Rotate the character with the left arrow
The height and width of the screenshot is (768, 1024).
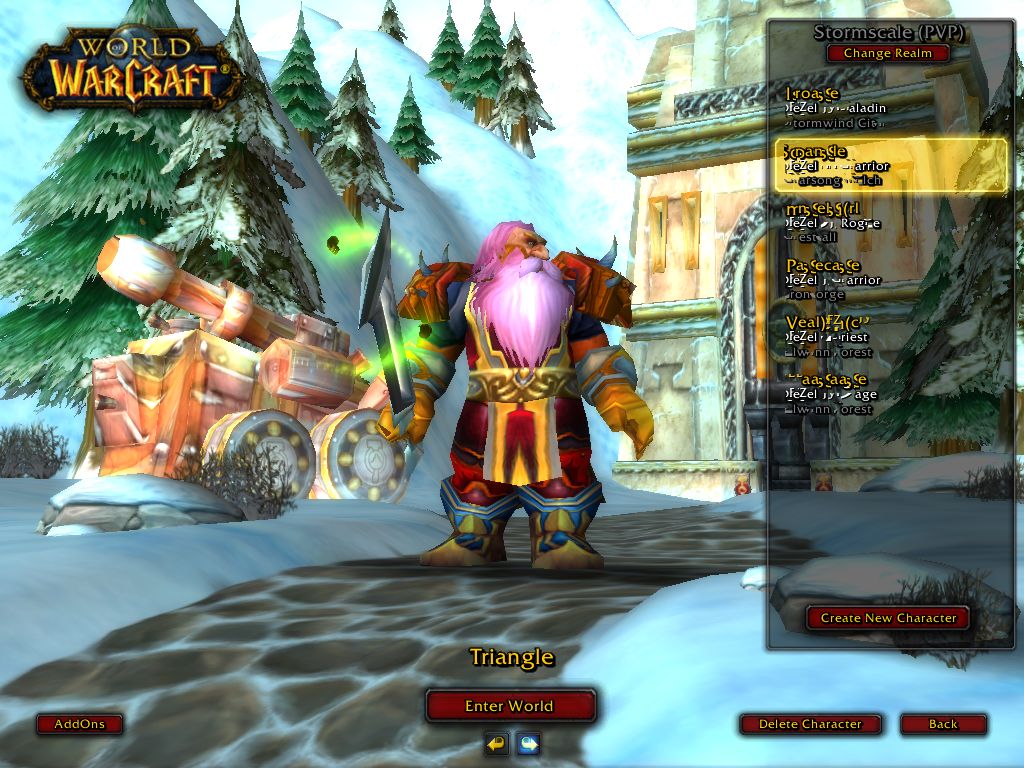(496, 743)
